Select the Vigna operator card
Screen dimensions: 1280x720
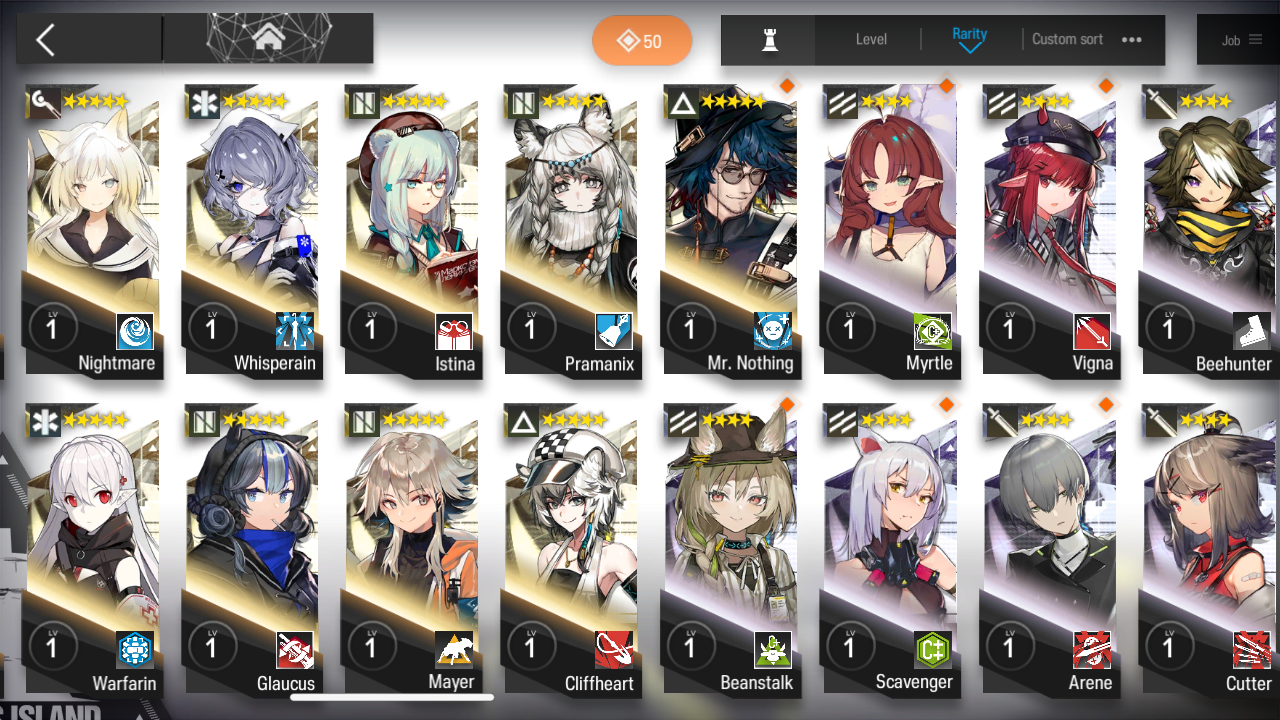(x=1050, y=230)
